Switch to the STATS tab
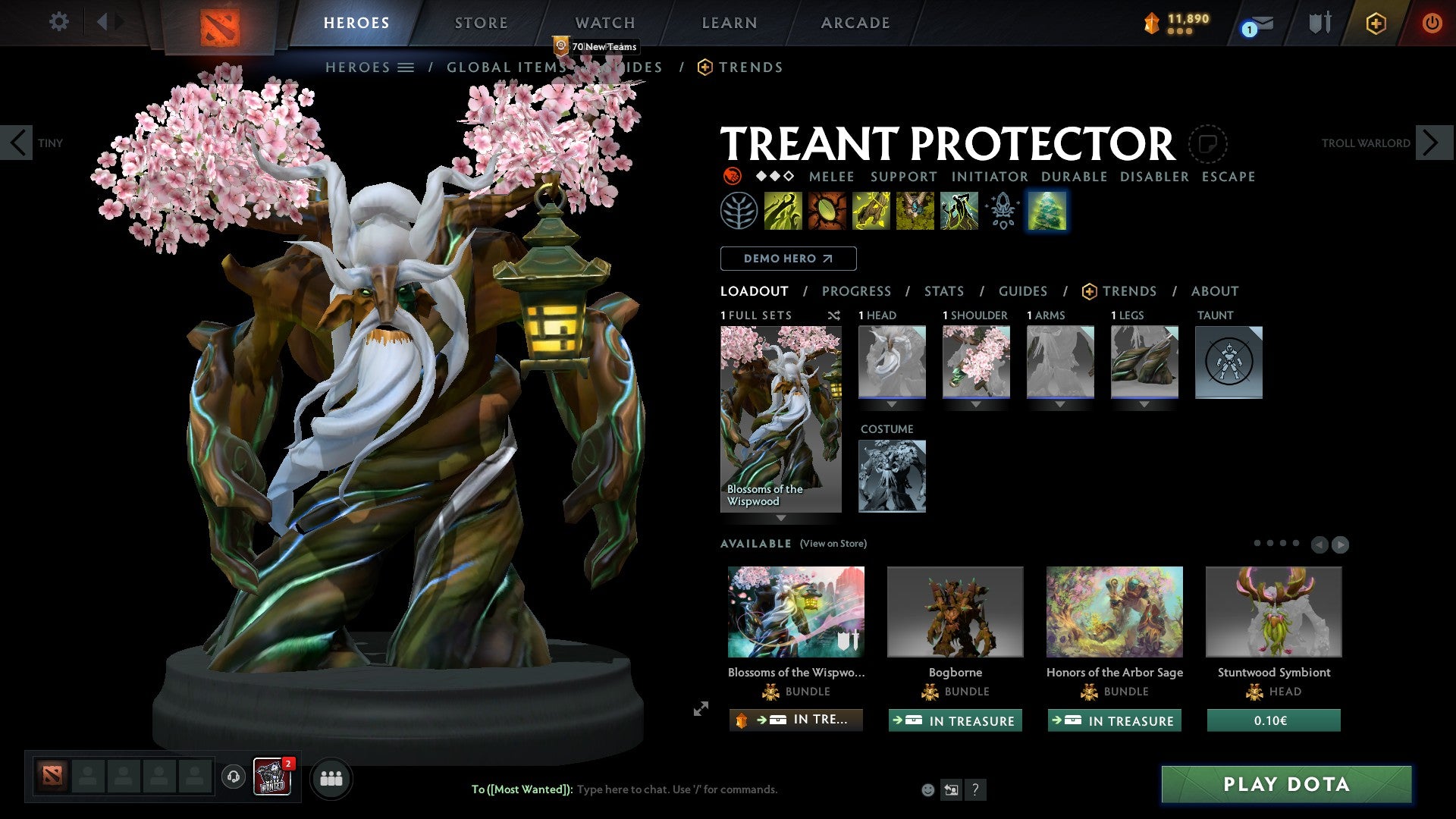Image resolution: width=1456 pixels, height=819 pixels. 943,290
